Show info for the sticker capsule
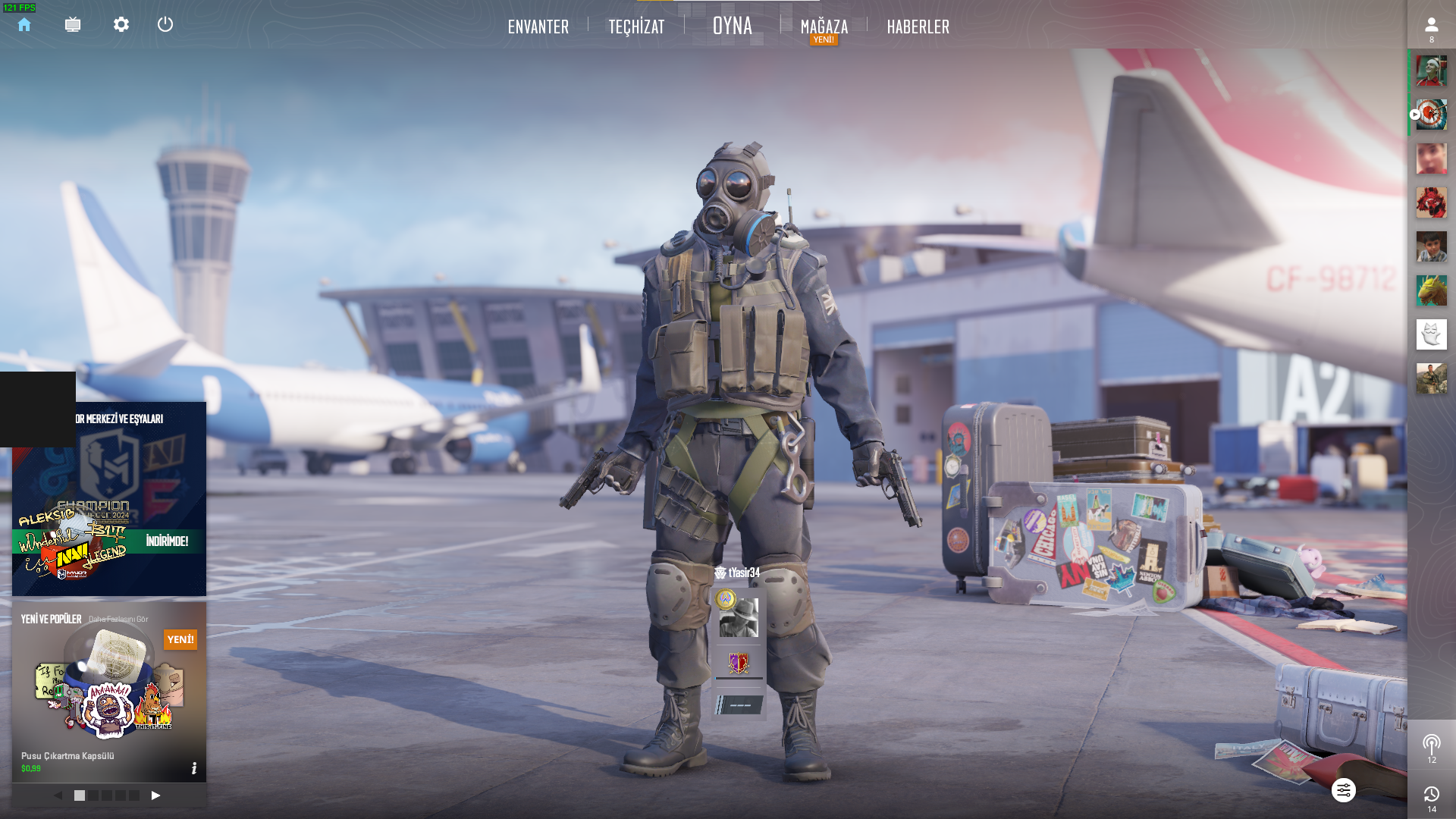This screenshot has height=819, width=1456. pyautogui.click(x=194, y=768)
